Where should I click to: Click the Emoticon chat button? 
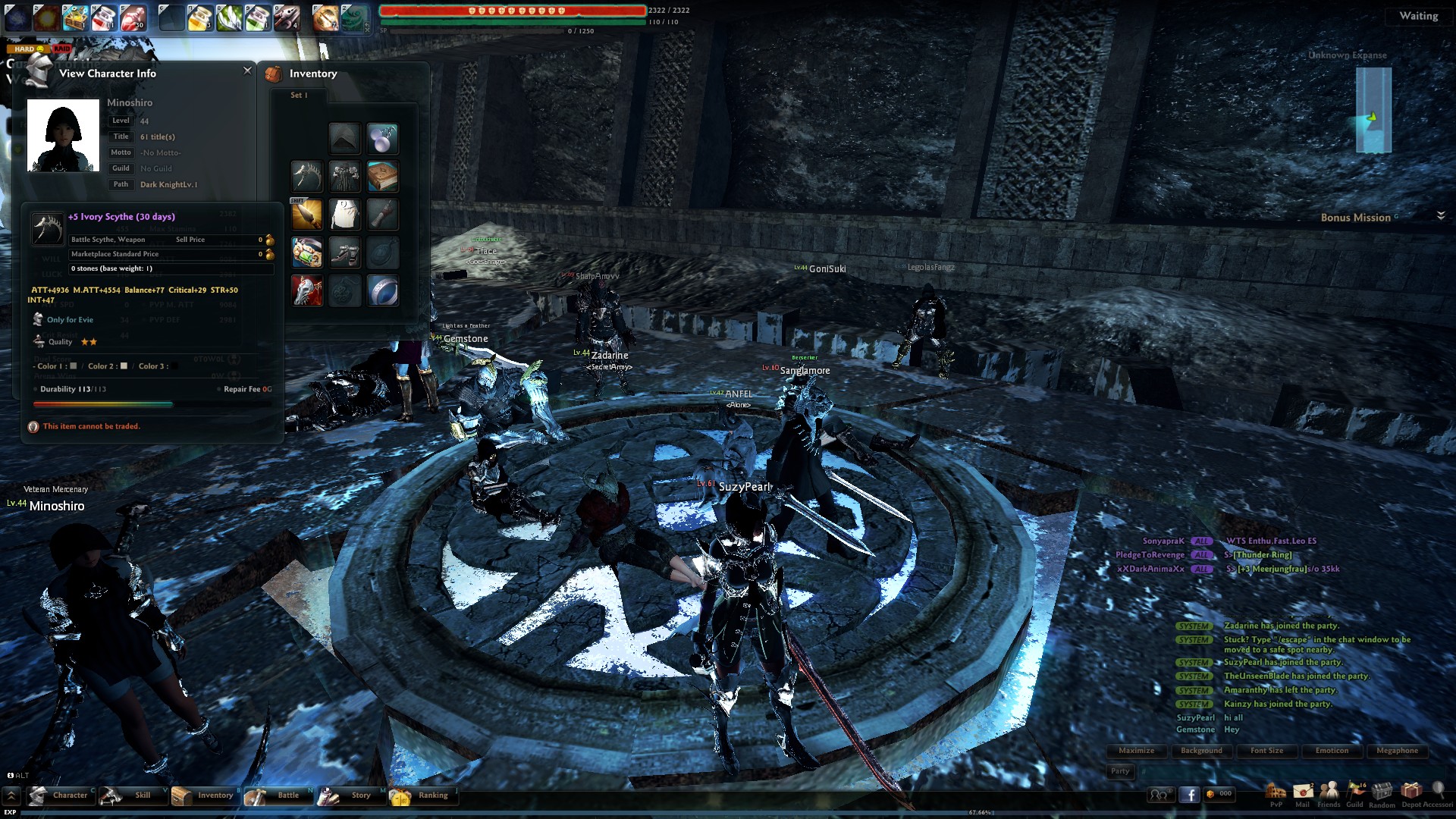click(1332, 751)
